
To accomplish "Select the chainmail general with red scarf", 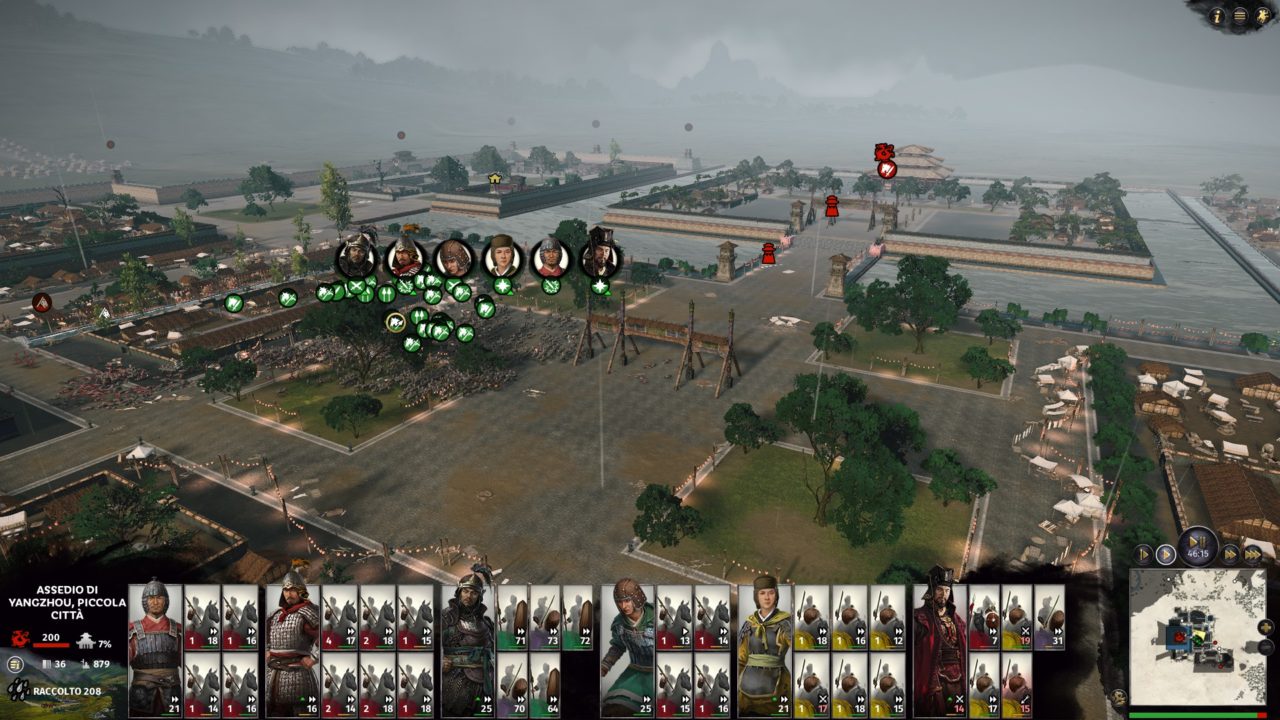I will (x=292, y=650).
